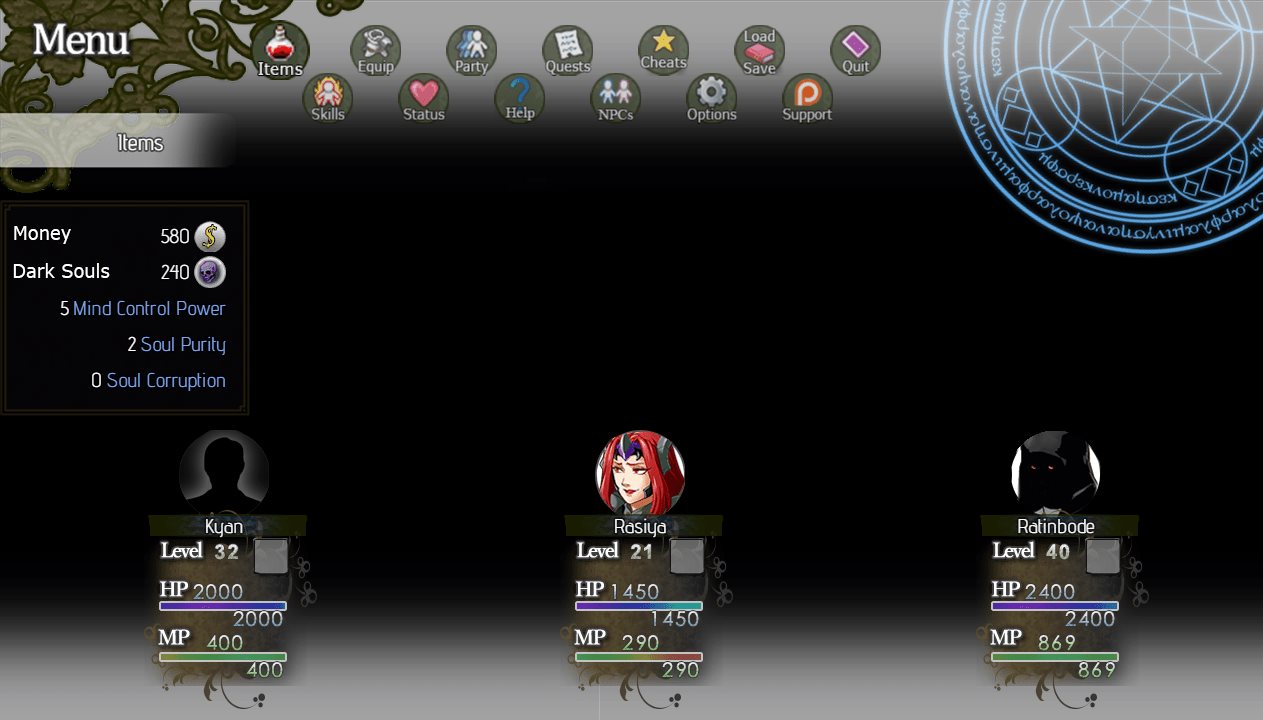Show the NPCs list
Image resolution: width=1263 pixels, height=720 pixels.
point(615,98)
